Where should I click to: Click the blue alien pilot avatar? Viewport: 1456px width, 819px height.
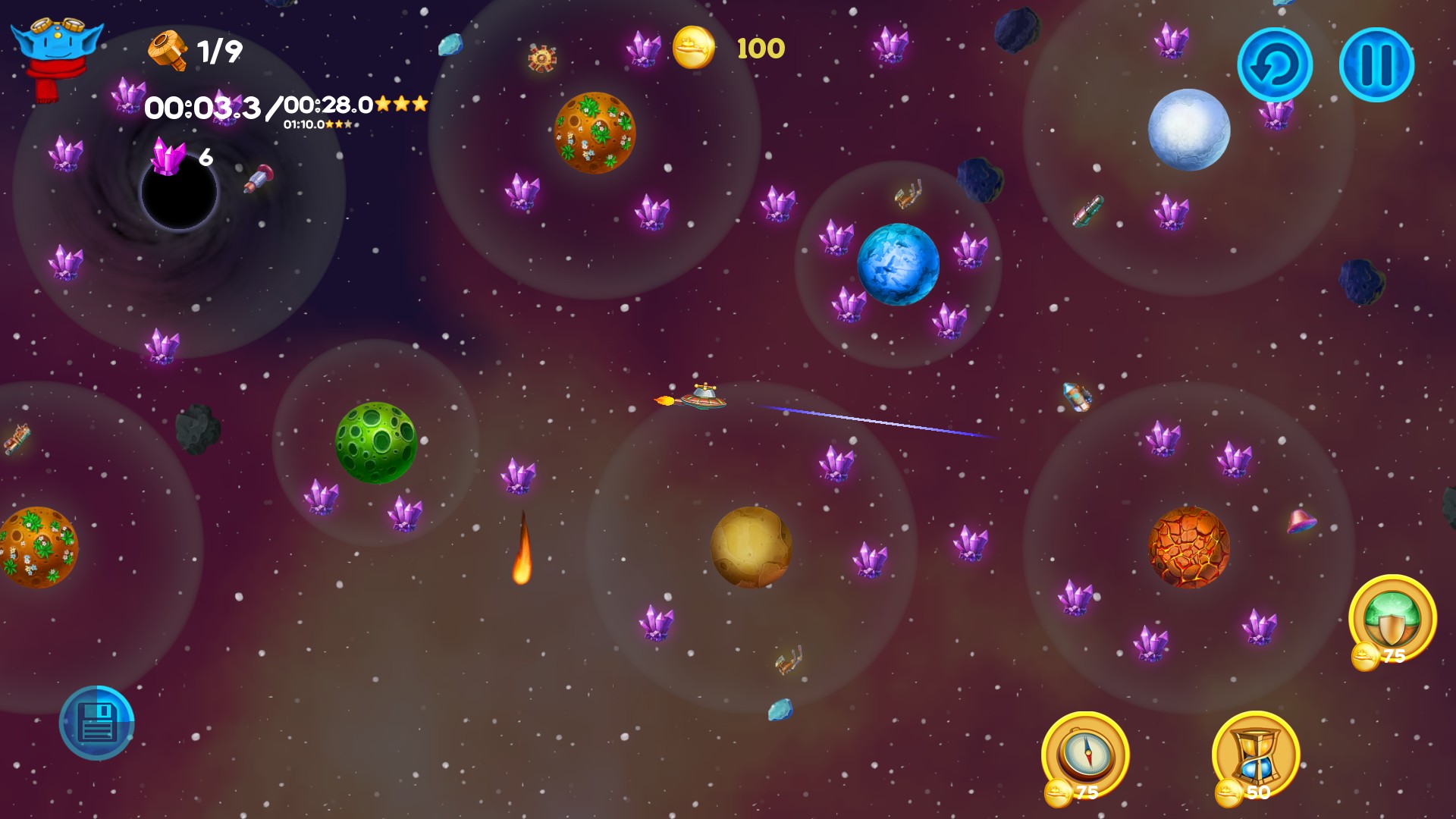55,55
